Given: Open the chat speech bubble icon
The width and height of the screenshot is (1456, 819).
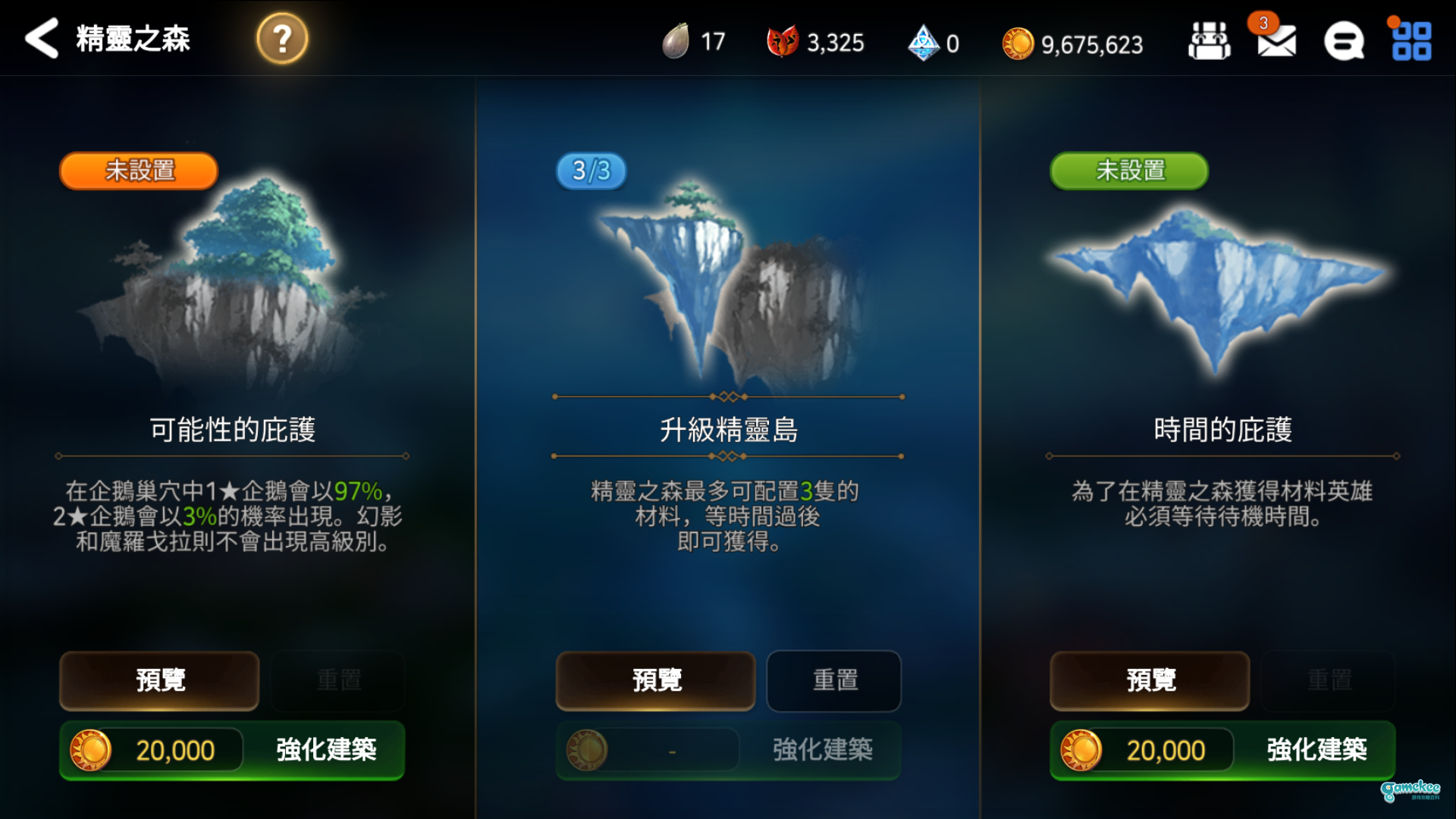Looking at the screenshot, I should (1345, 42).
